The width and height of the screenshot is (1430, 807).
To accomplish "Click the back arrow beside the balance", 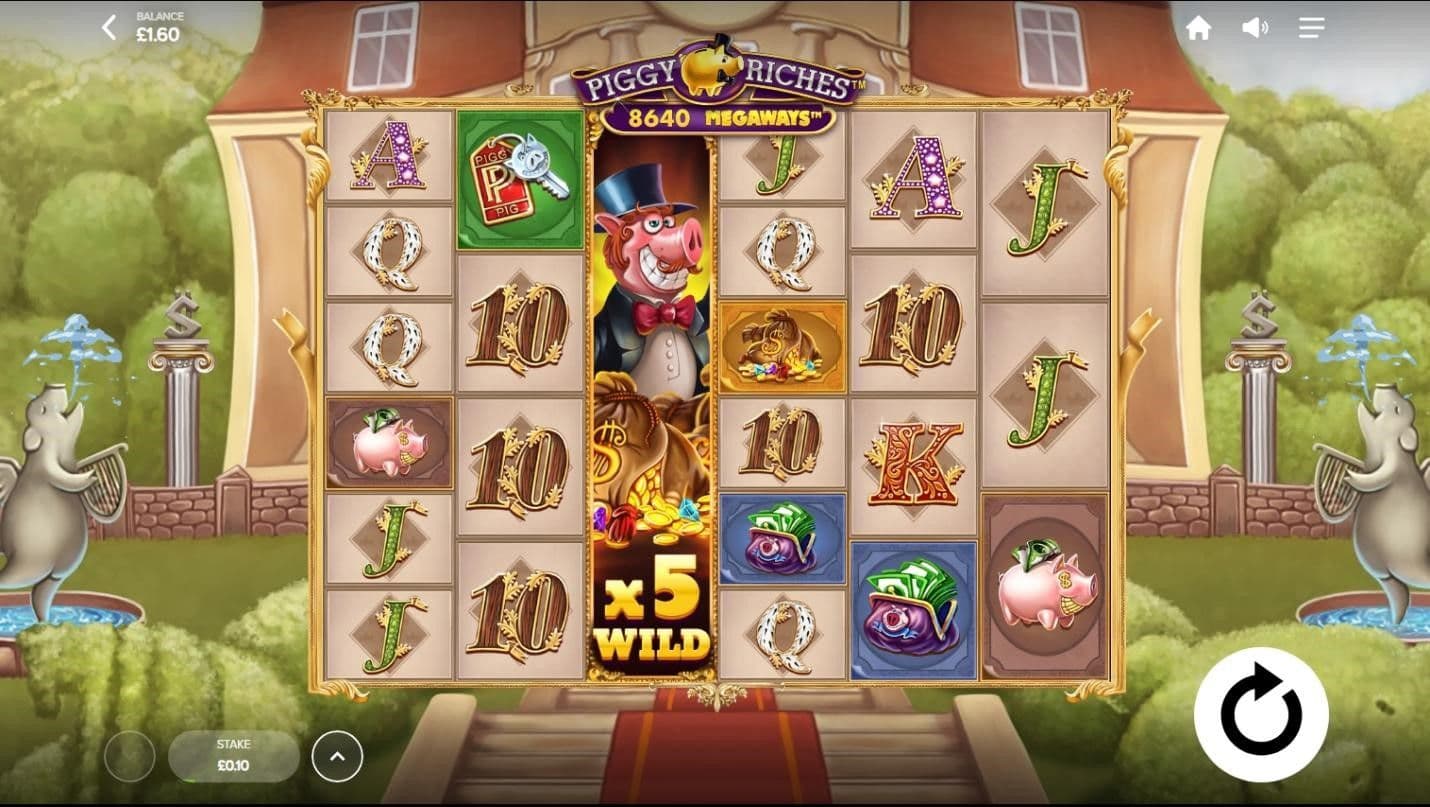I will pyautogui.click(x=108, y=25).
